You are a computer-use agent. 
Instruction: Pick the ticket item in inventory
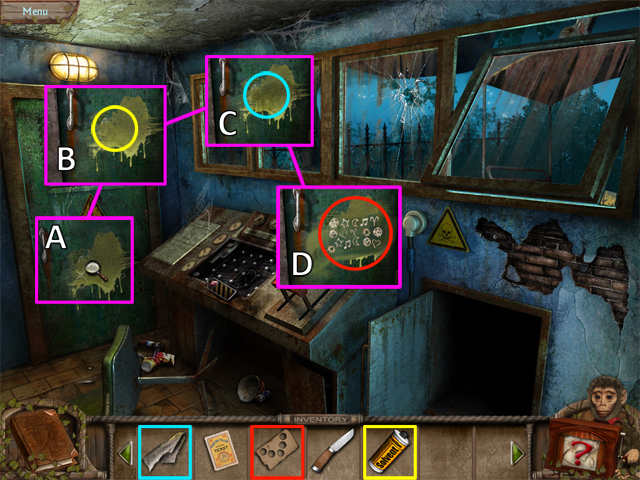click(x=219, y=451)
